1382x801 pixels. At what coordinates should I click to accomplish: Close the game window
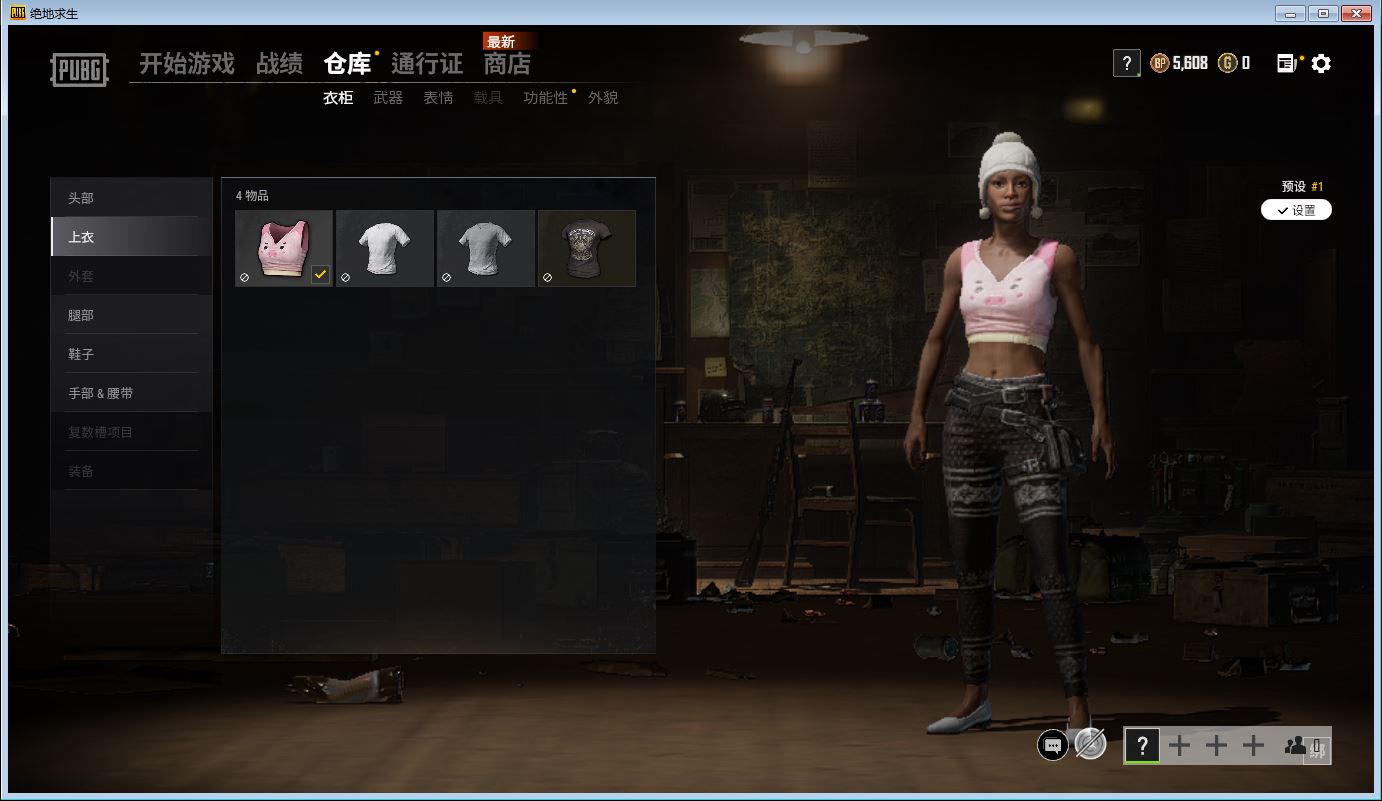coord(1356,13)
